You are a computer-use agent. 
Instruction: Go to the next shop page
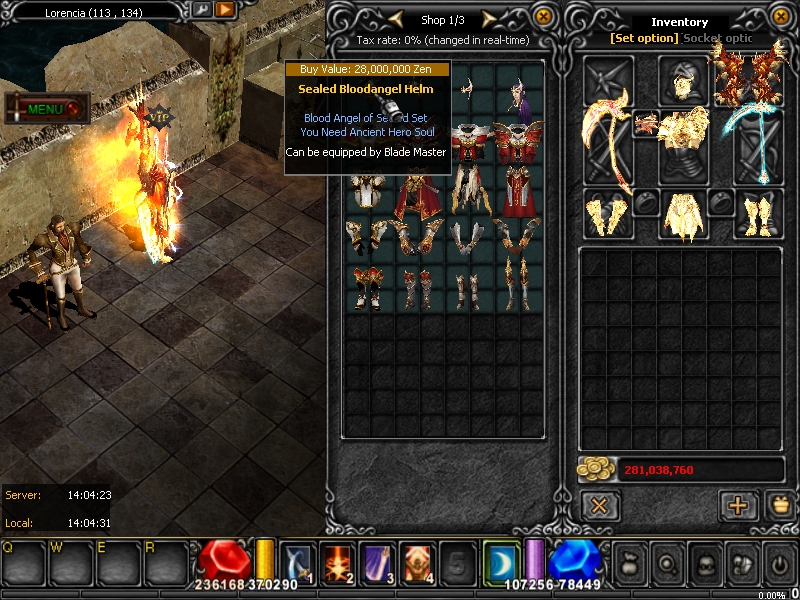pyautogui.click(x=488, y=20)
